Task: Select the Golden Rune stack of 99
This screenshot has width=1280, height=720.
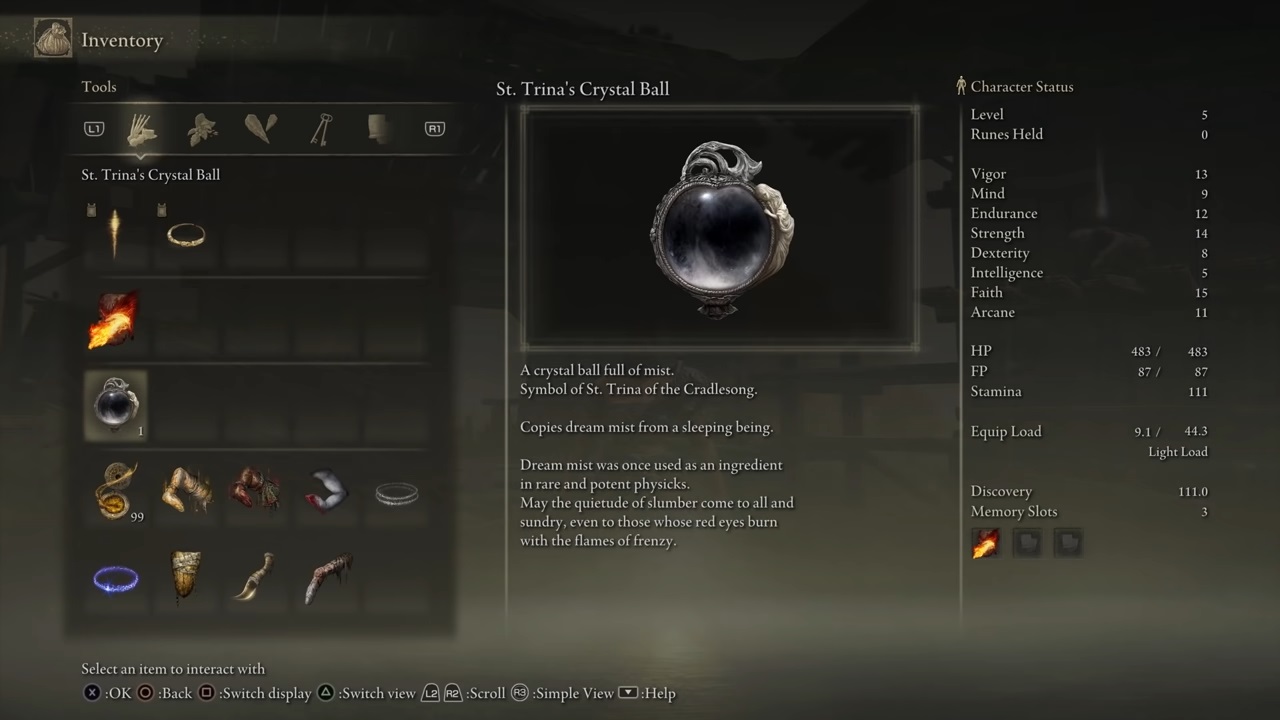Action: click(115, 490)
